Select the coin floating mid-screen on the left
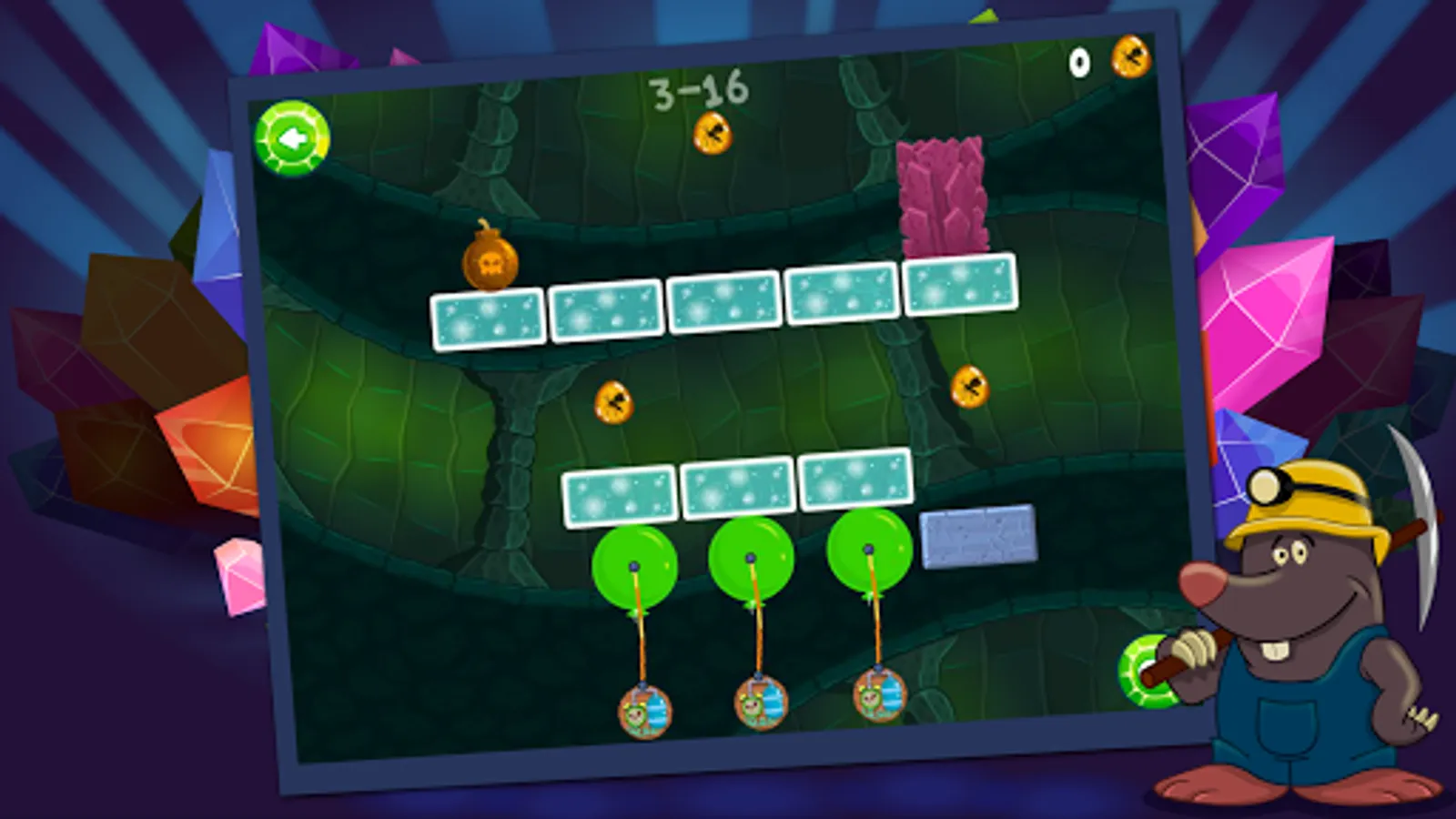 coord(614,400)
